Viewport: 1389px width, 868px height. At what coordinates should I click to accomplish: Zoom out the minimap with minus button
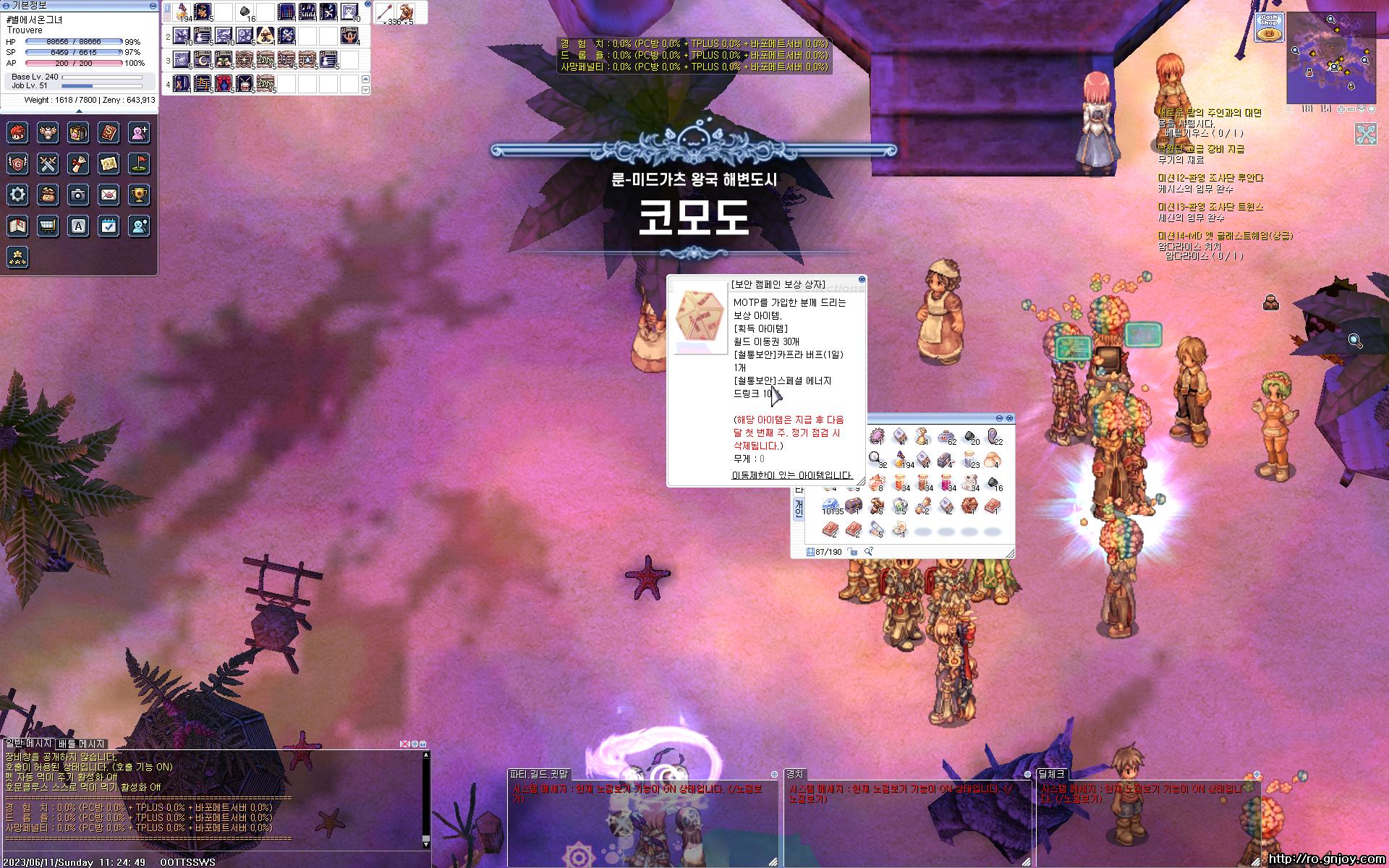(1351, 109)
